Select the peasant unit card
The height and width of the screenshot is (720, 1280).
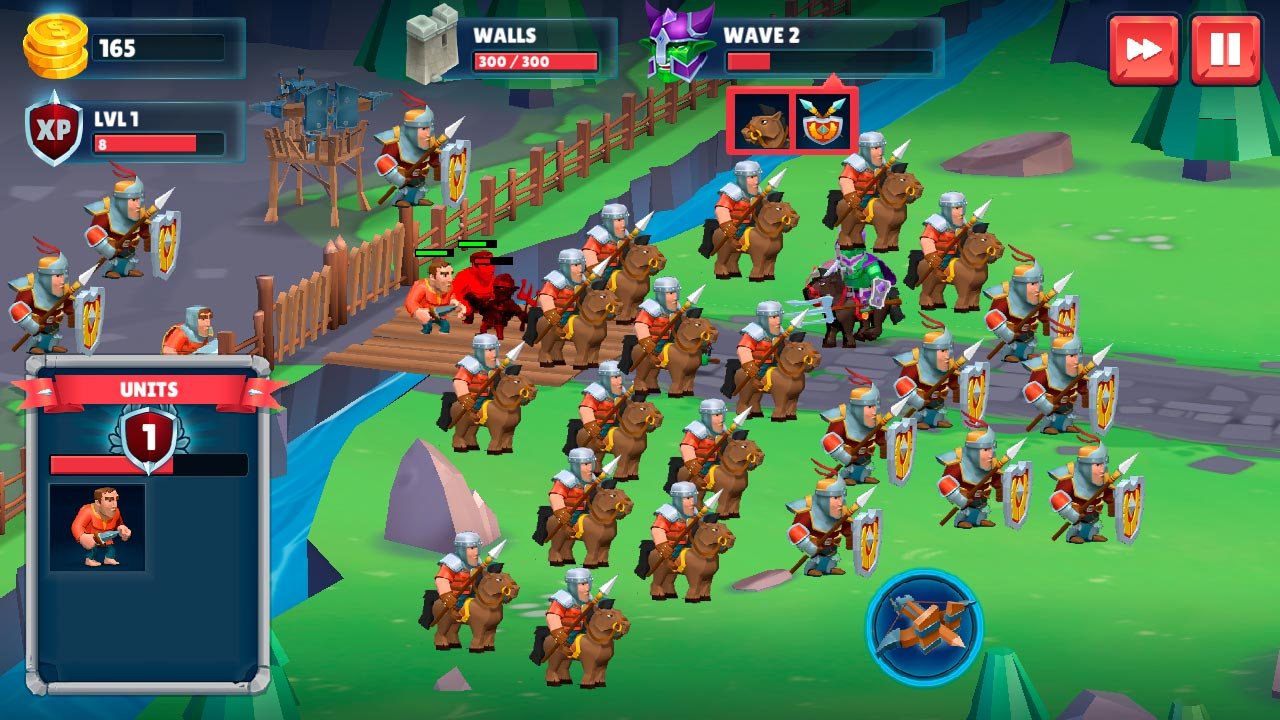97,527
